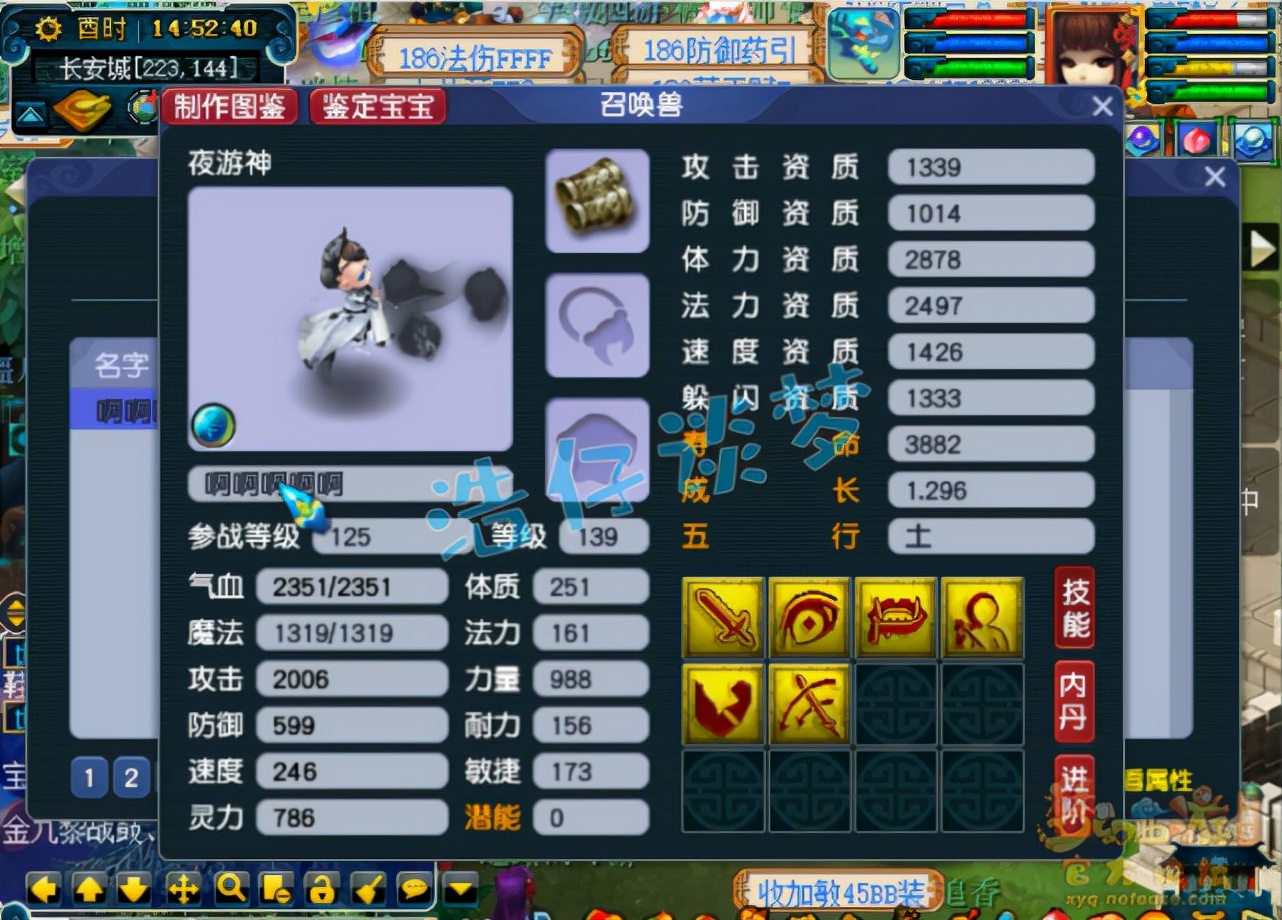Screen dimensions: 1282x920
Task: Click the move cross icon in bottom toolbar
Action: [x=182, y=888]
